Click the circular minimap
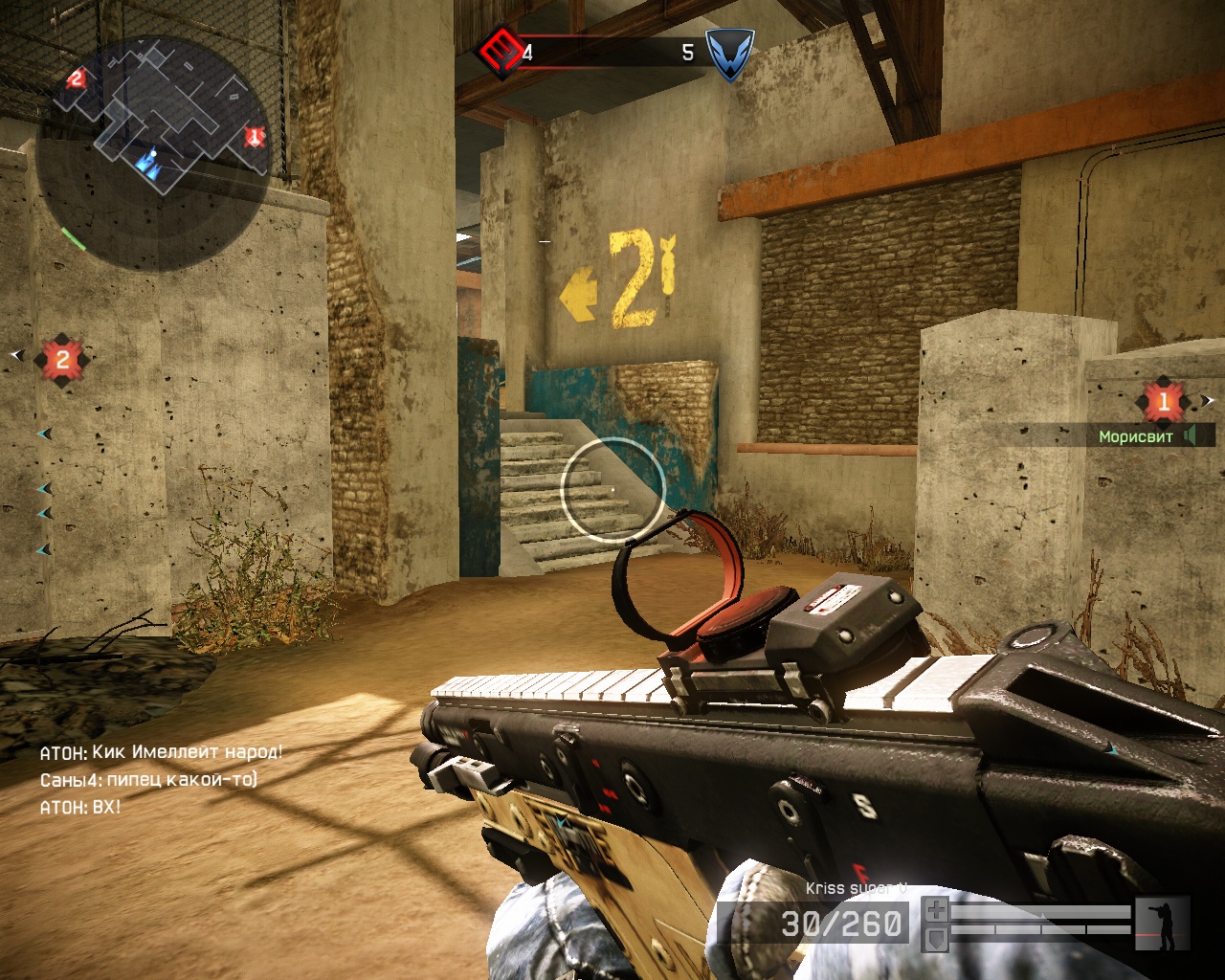The image size is (1225, 980). [153, 153]
